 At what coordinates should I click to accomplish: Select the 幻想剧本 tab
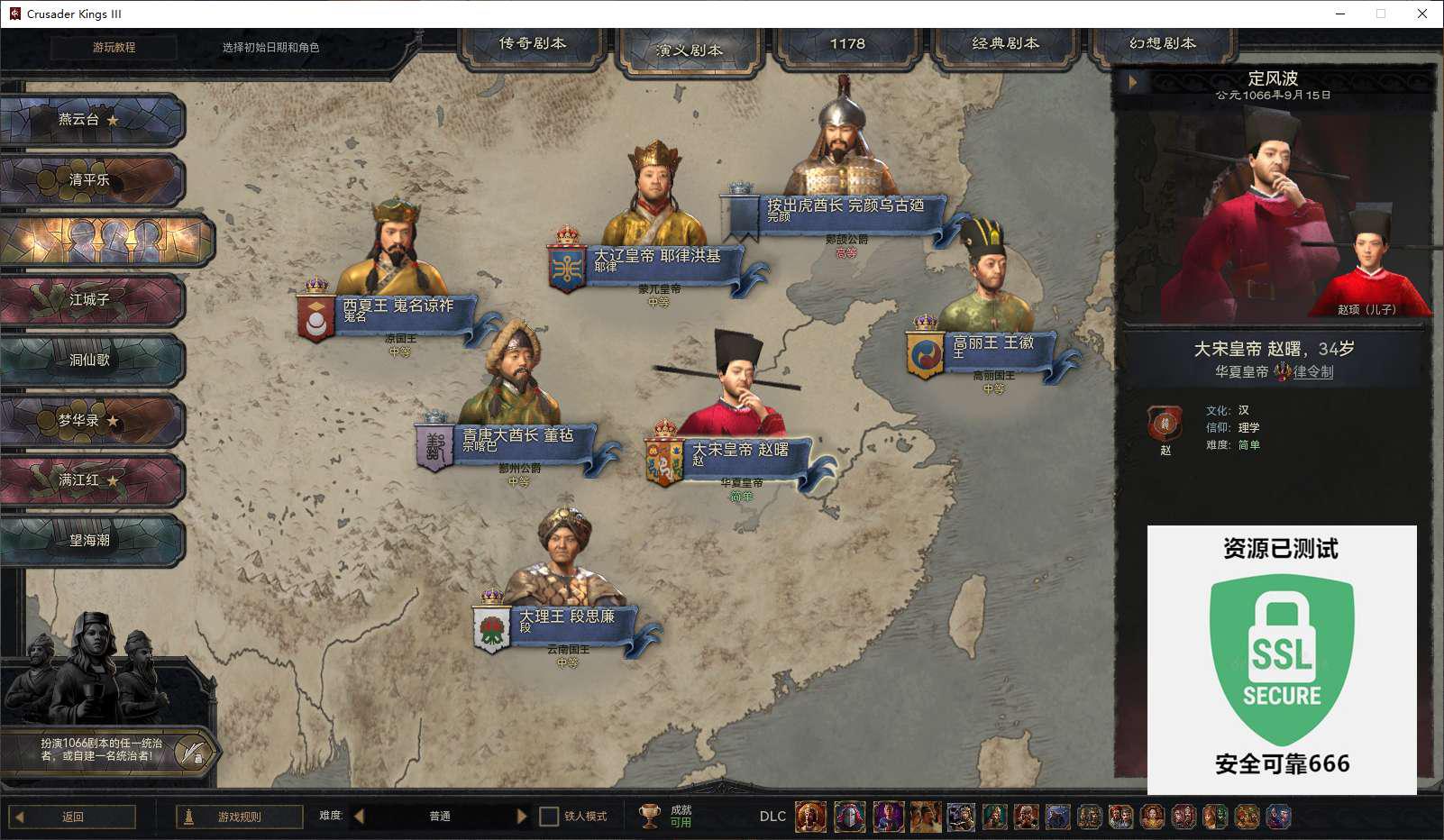1163,44
